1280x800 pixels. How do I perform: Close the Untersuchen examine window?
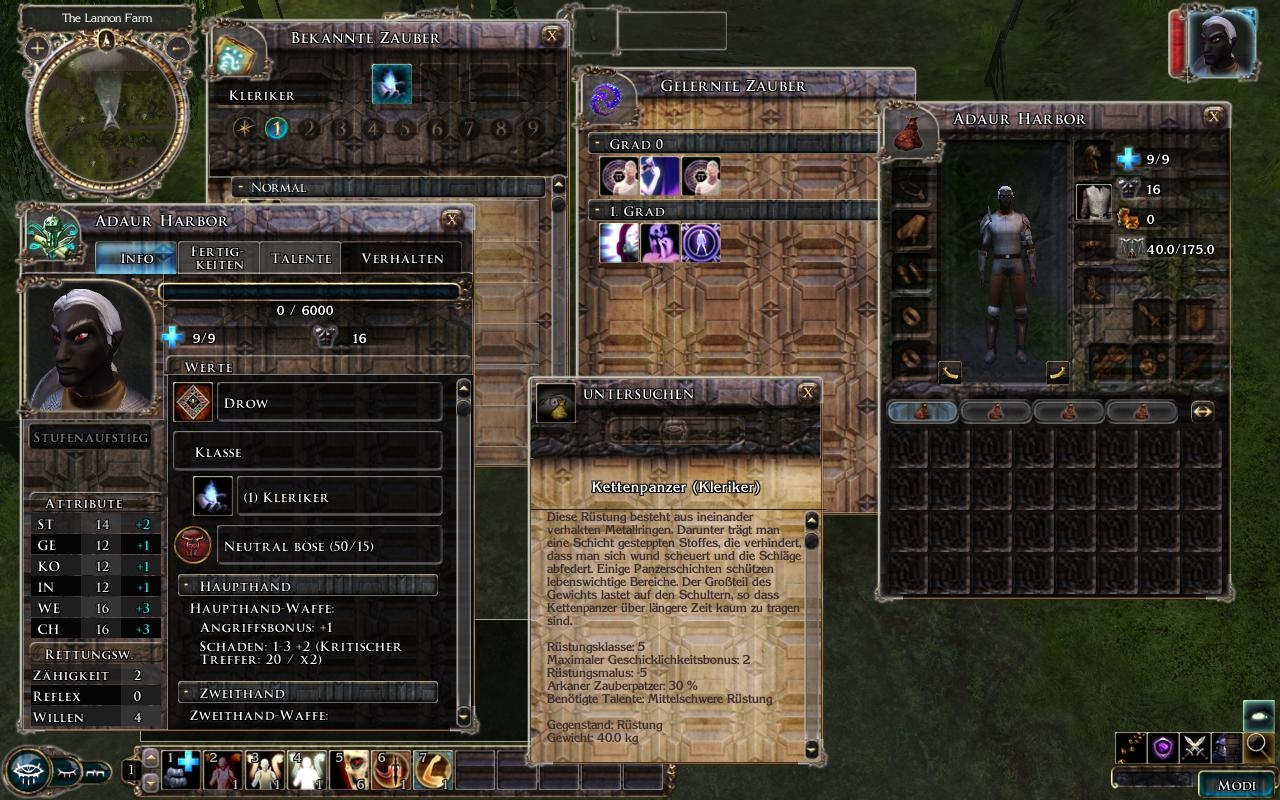click(x=808, y=393)
